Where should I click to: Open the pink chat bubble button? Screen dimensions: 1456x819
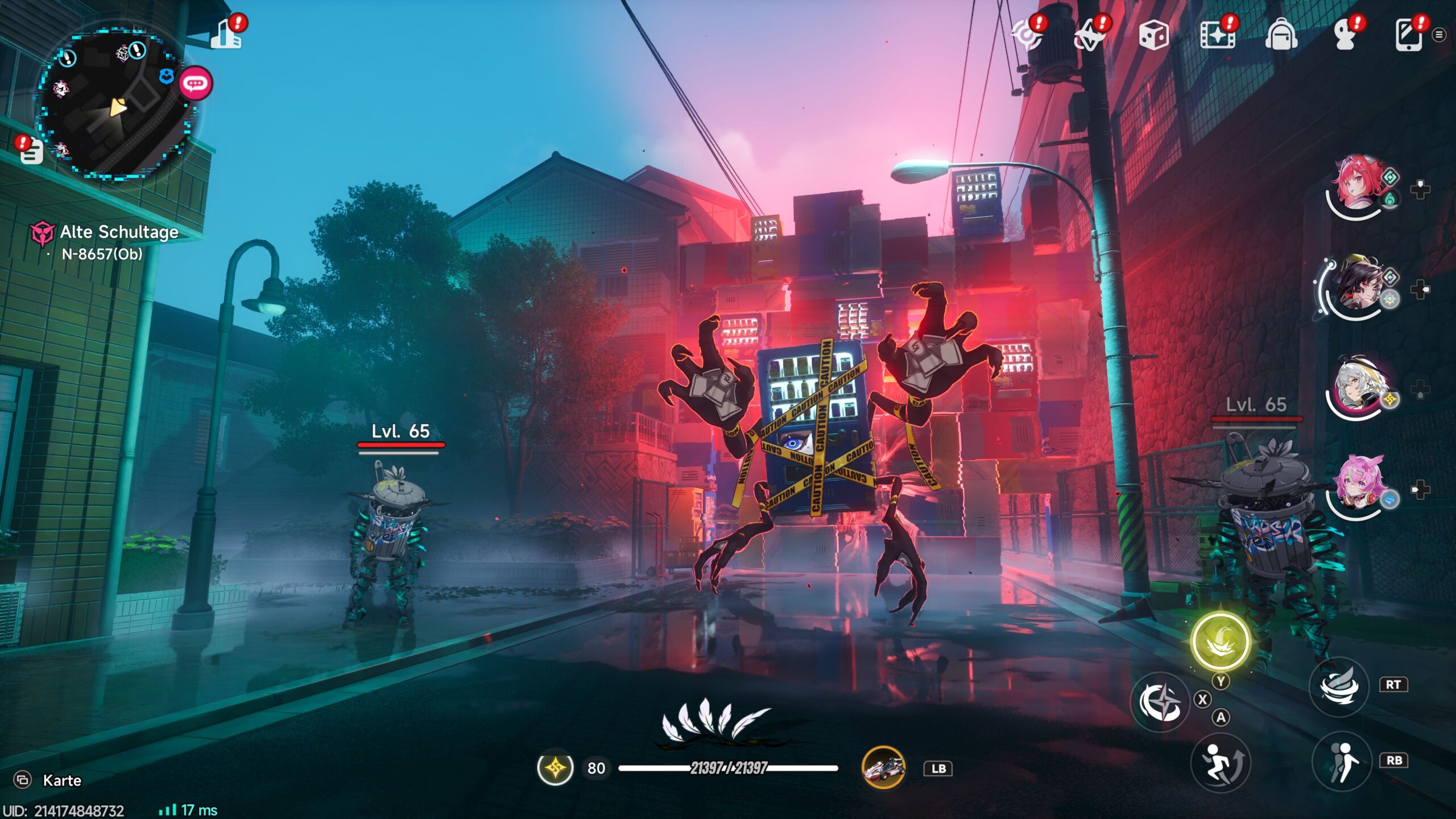pos(196,84)
